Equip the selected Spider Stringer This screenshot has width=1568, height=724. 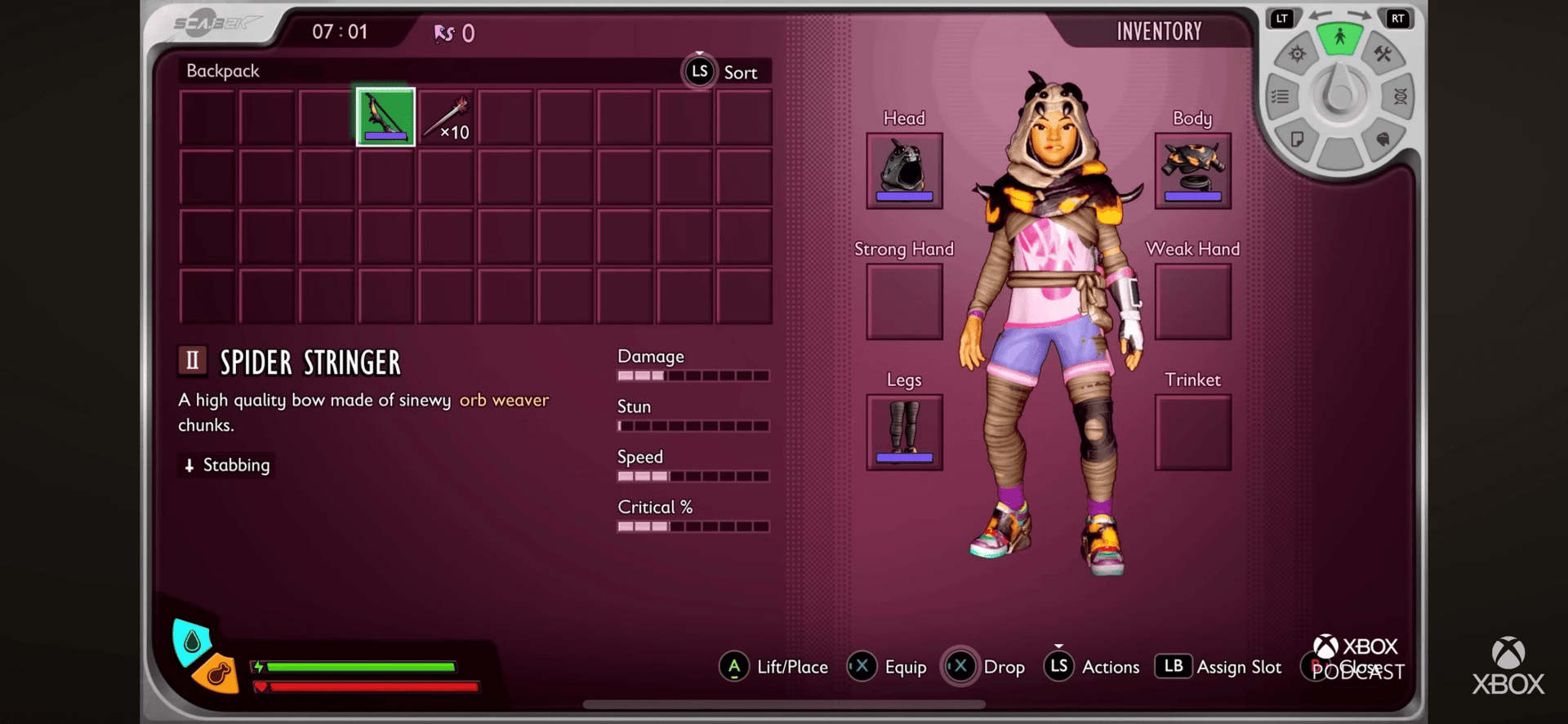point(889,667)
